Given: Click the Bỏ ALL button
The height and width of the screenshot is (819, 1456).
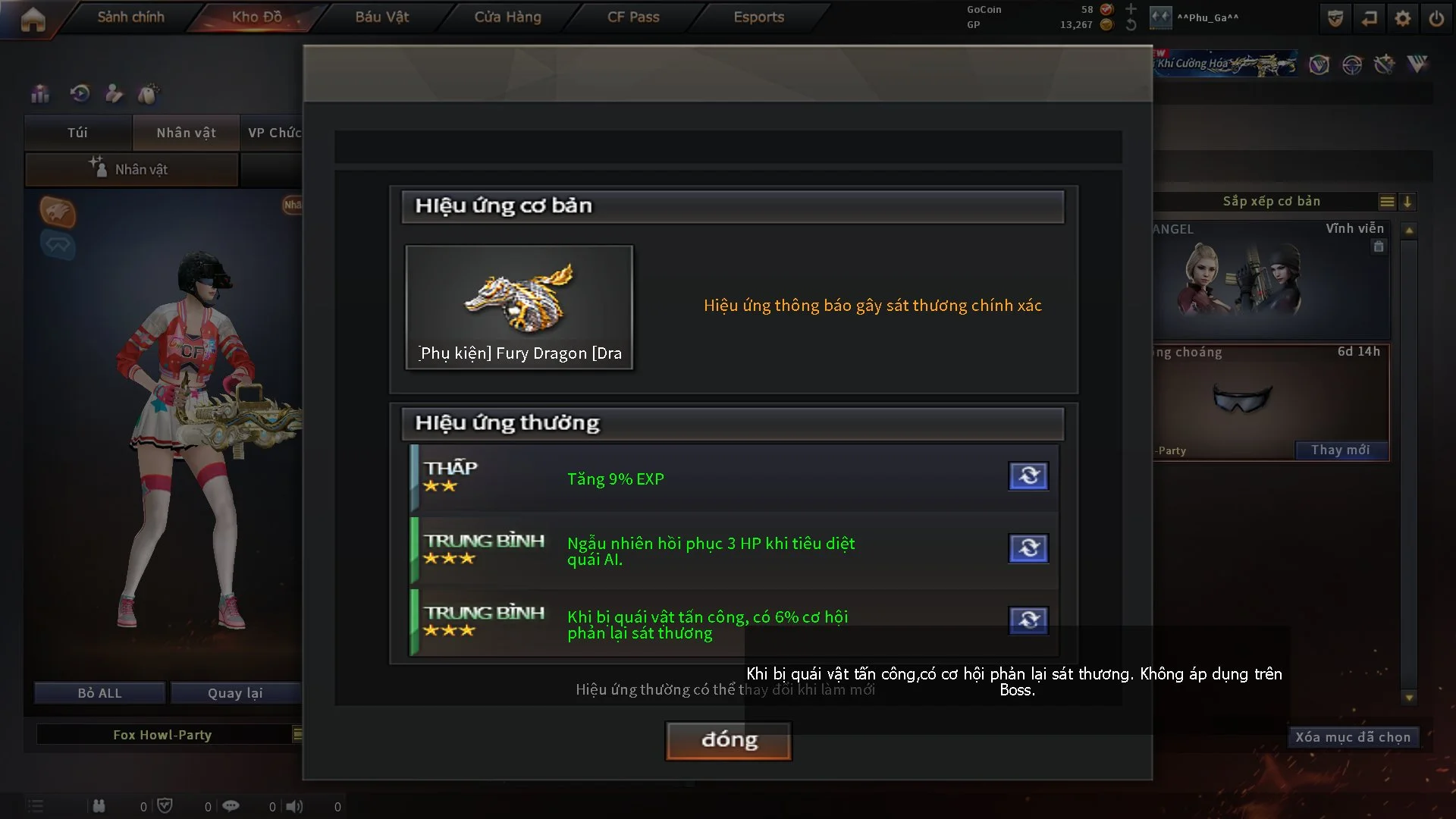Looking at the screenshot, I should [99, 693].
